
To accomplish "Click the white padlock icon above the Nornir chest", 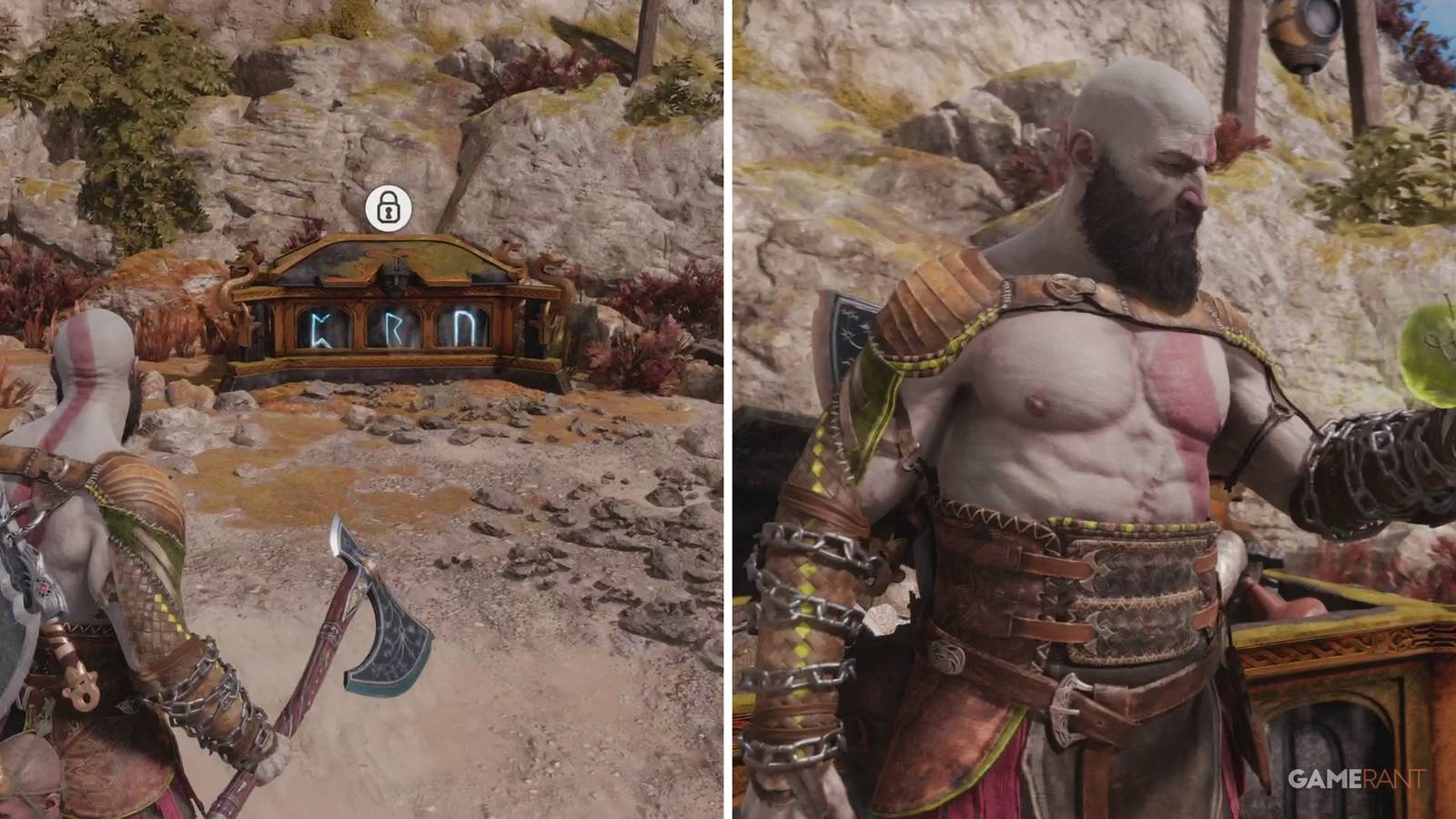I will coord(389,211).
